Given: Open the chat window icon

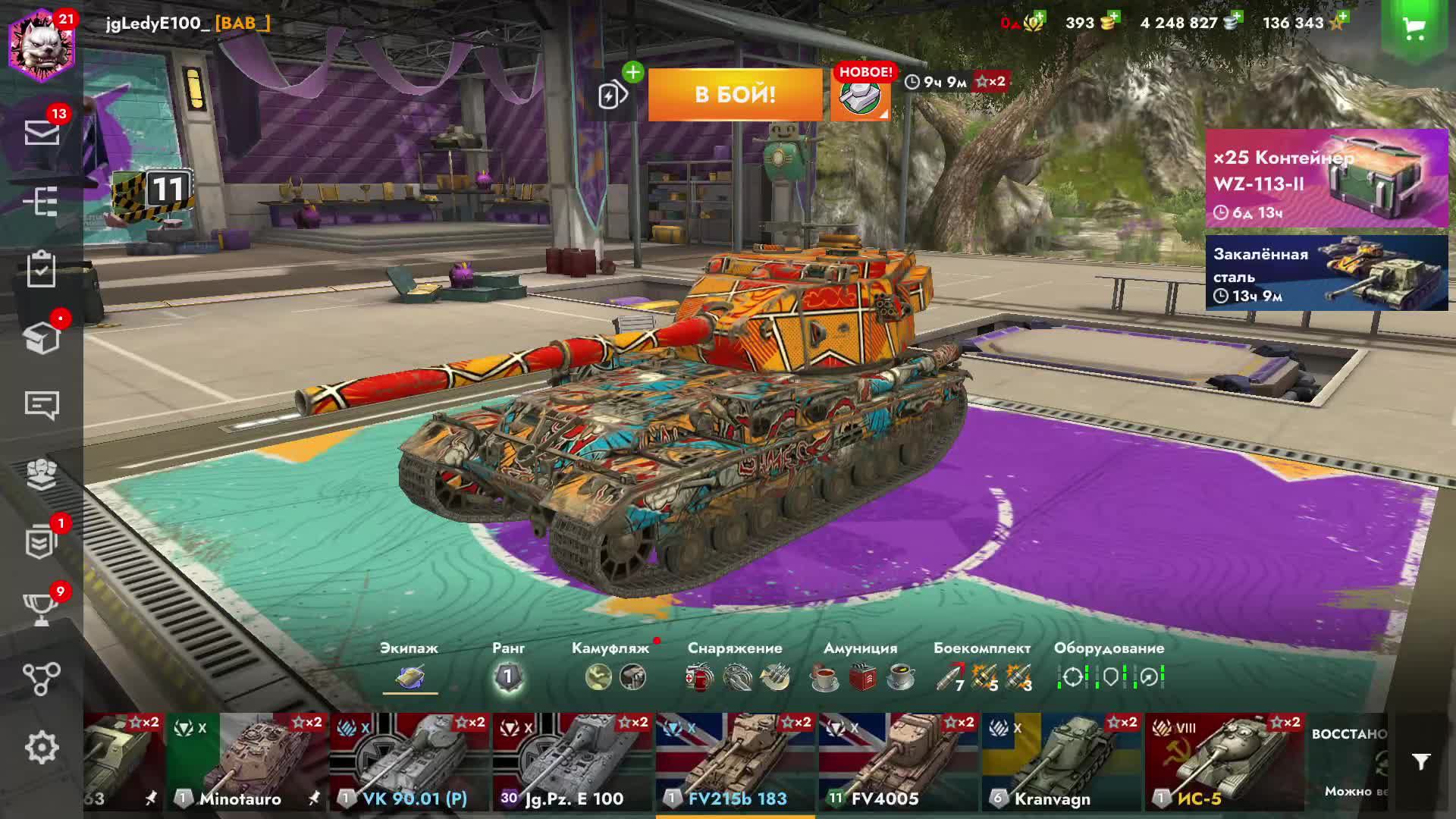Looking at the screenshot, I should pyautogui.click(x=42, y=406).
